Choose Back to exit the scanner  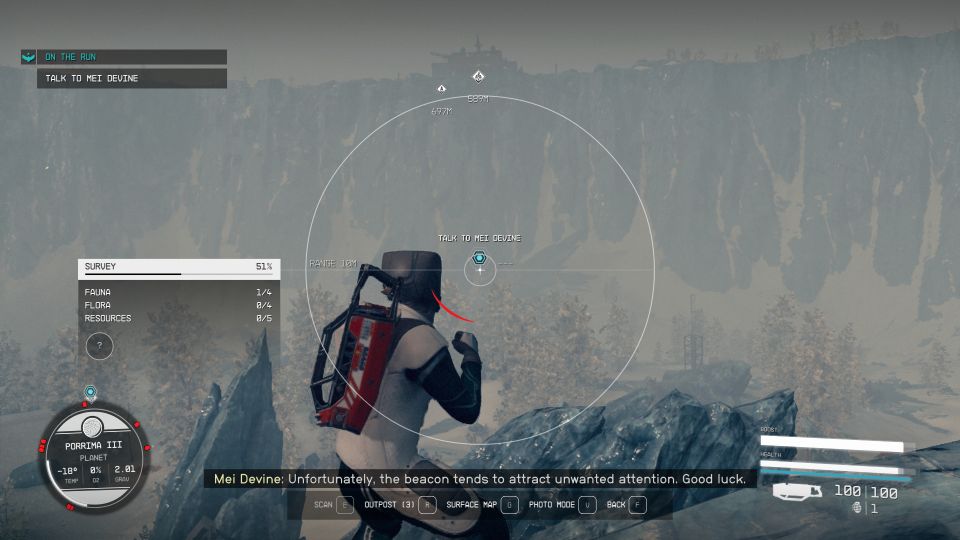(x=626, y=505)
